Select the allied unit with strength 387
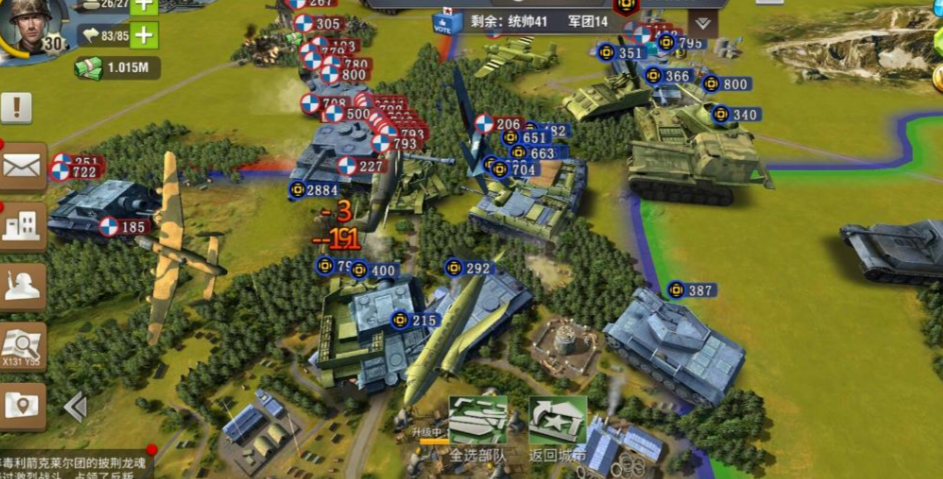Screen dimensions: 943x479 692,290
